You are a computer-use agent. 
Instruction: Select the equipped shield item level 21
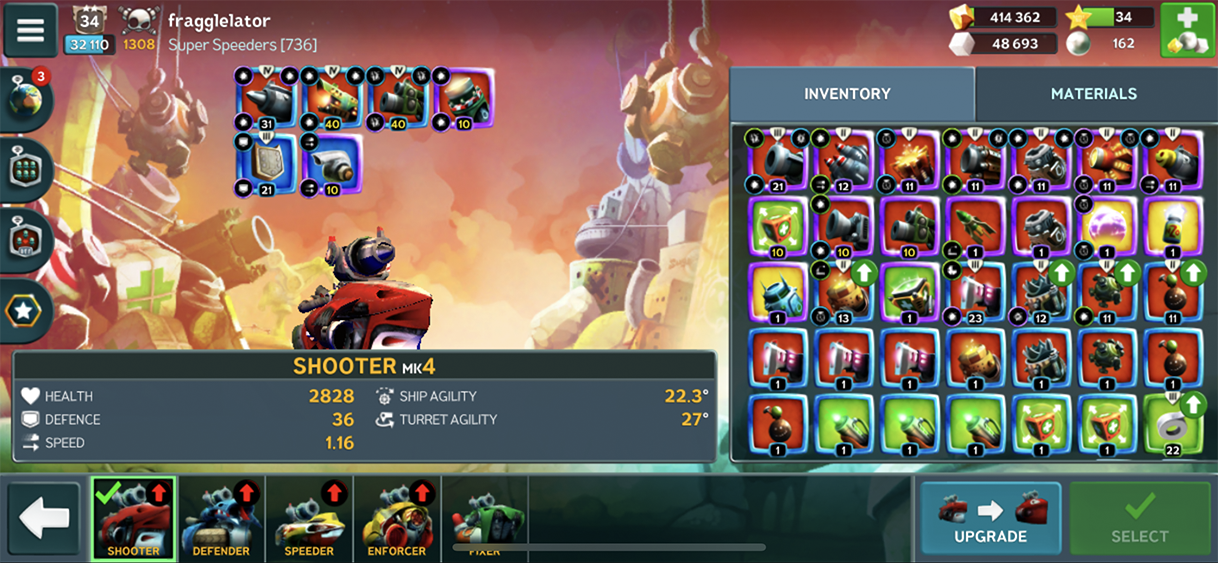[x=266, y=164]
